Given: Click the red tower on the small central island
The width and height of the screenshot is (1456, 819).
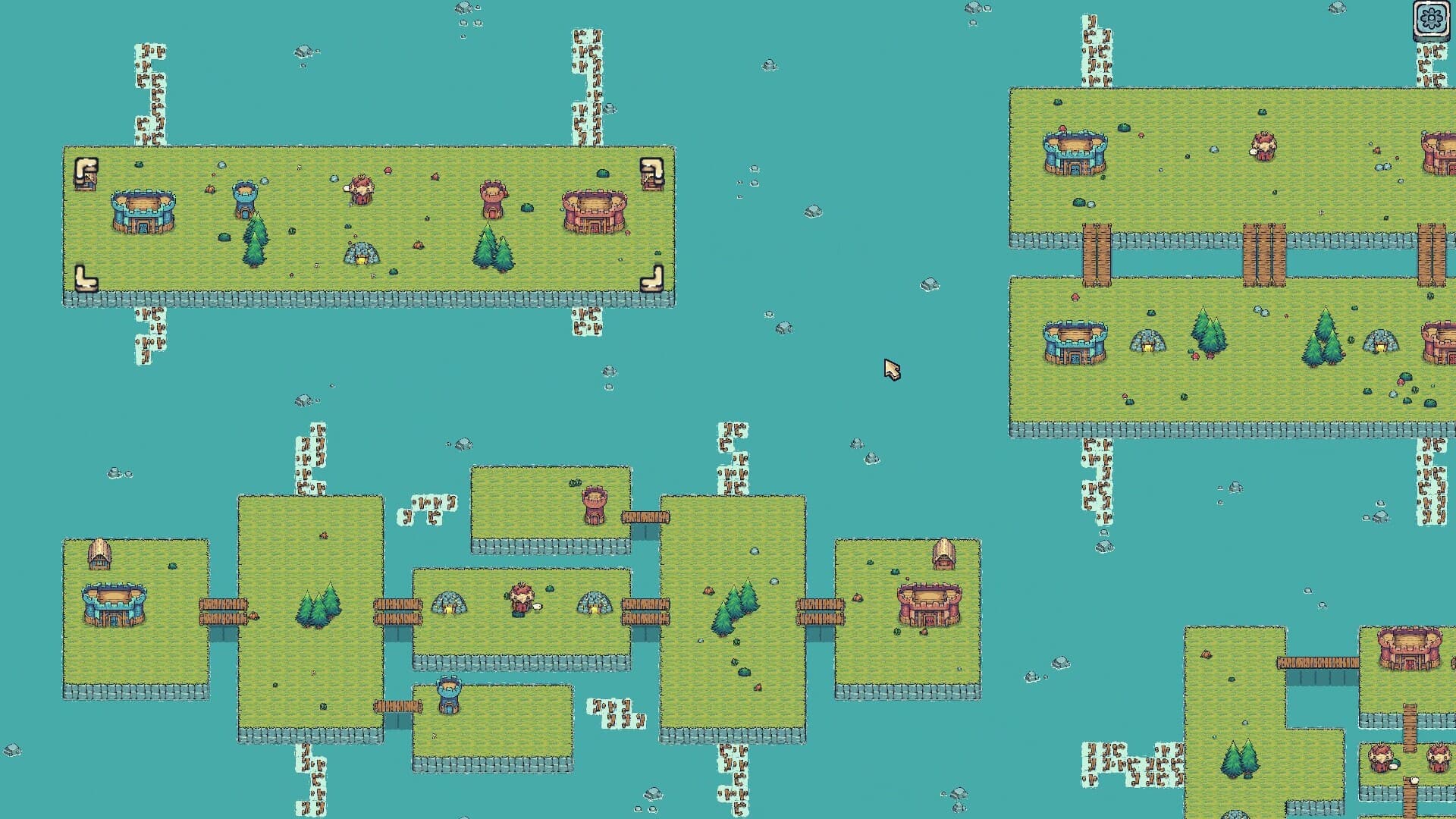Looking at the screenshot, I should click(x=596, y=504).
